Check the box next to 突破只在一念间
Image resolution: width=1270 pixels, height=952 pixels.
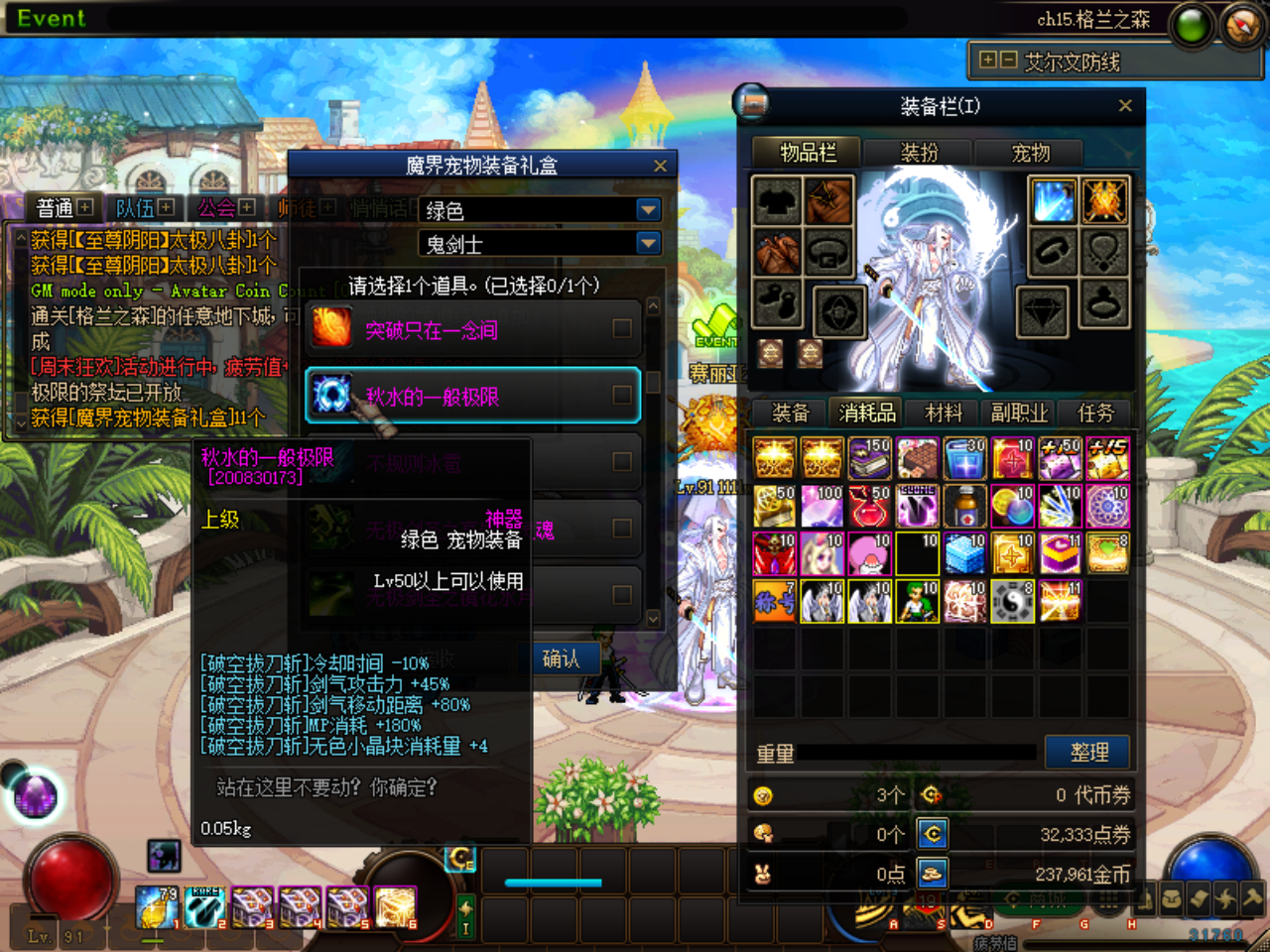[x=622, y=328]
